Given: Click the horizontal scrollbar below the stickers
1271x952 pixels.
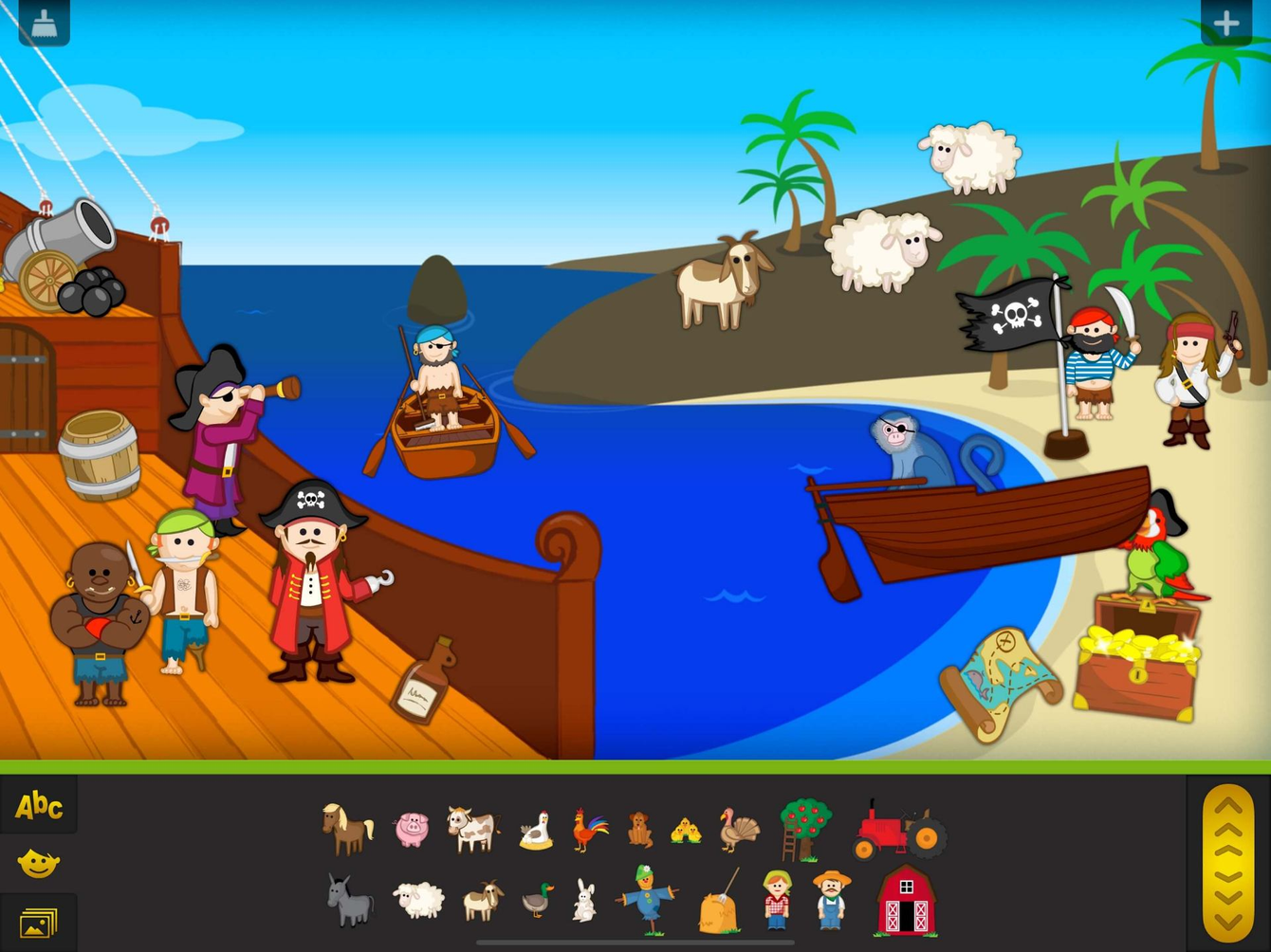Looking at the screenshot, I should pos(635,943).
